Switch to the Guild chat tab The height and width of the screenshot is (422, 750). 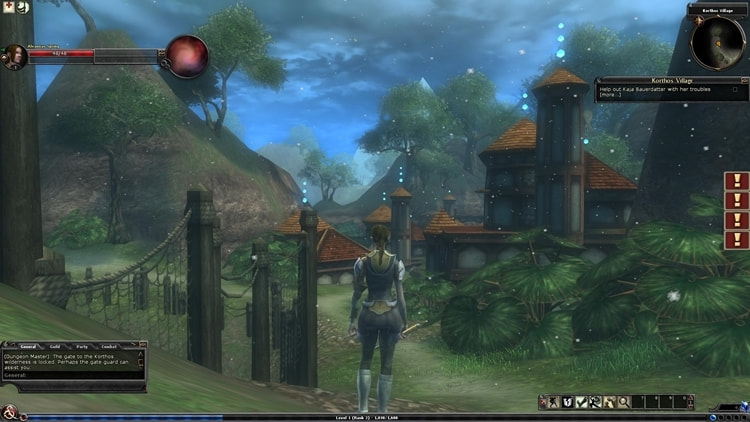(55, 346)
